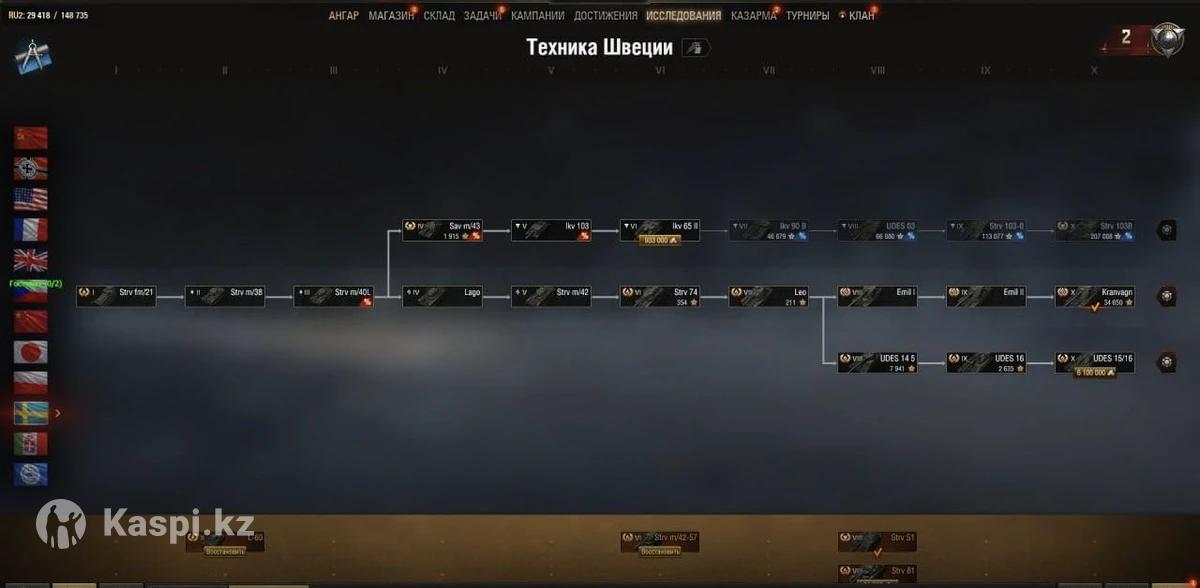Select the French flag nation
The image size is (1200, 588).
[30, 230]
